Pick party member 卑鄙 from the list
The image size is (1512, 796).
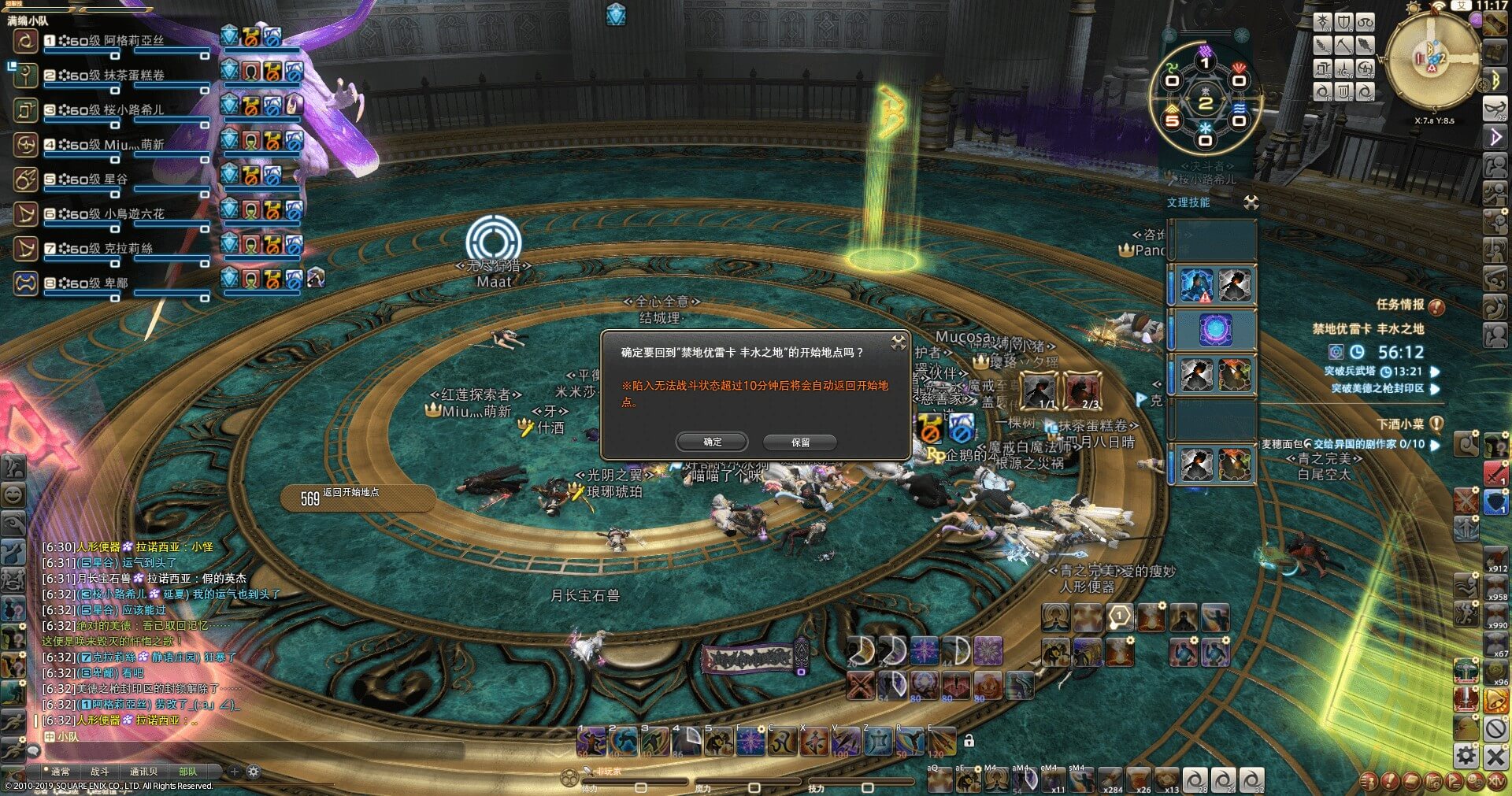(x=115, y=283)
